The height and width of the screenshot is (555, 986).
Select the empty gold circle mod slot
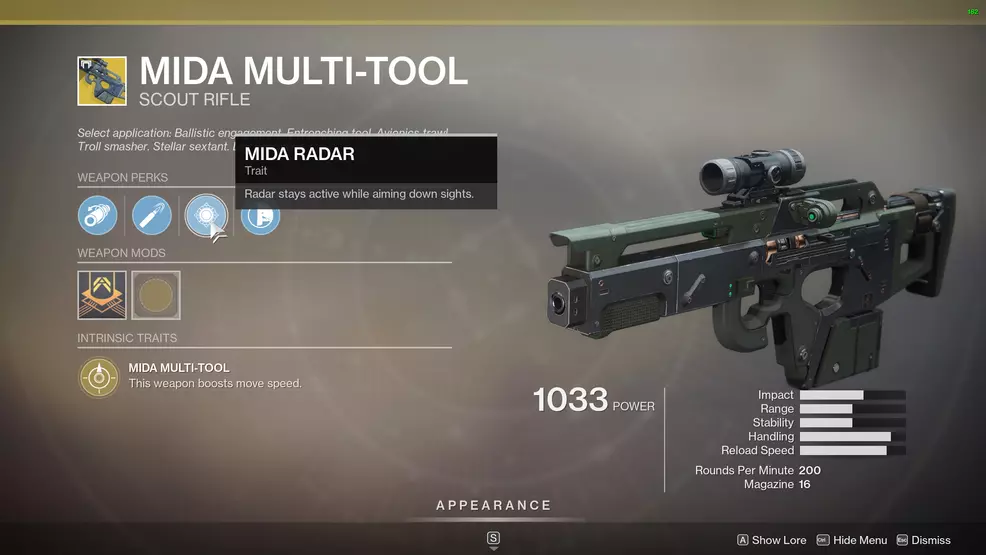tap(156, 296)
